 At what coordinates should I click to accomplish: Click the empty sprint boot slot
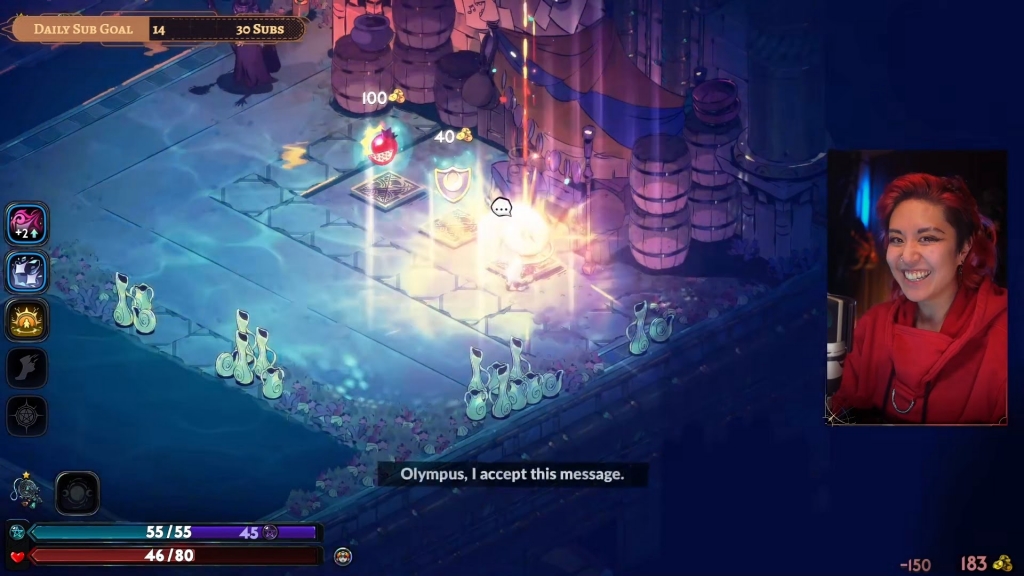click(x=27, y=368)
